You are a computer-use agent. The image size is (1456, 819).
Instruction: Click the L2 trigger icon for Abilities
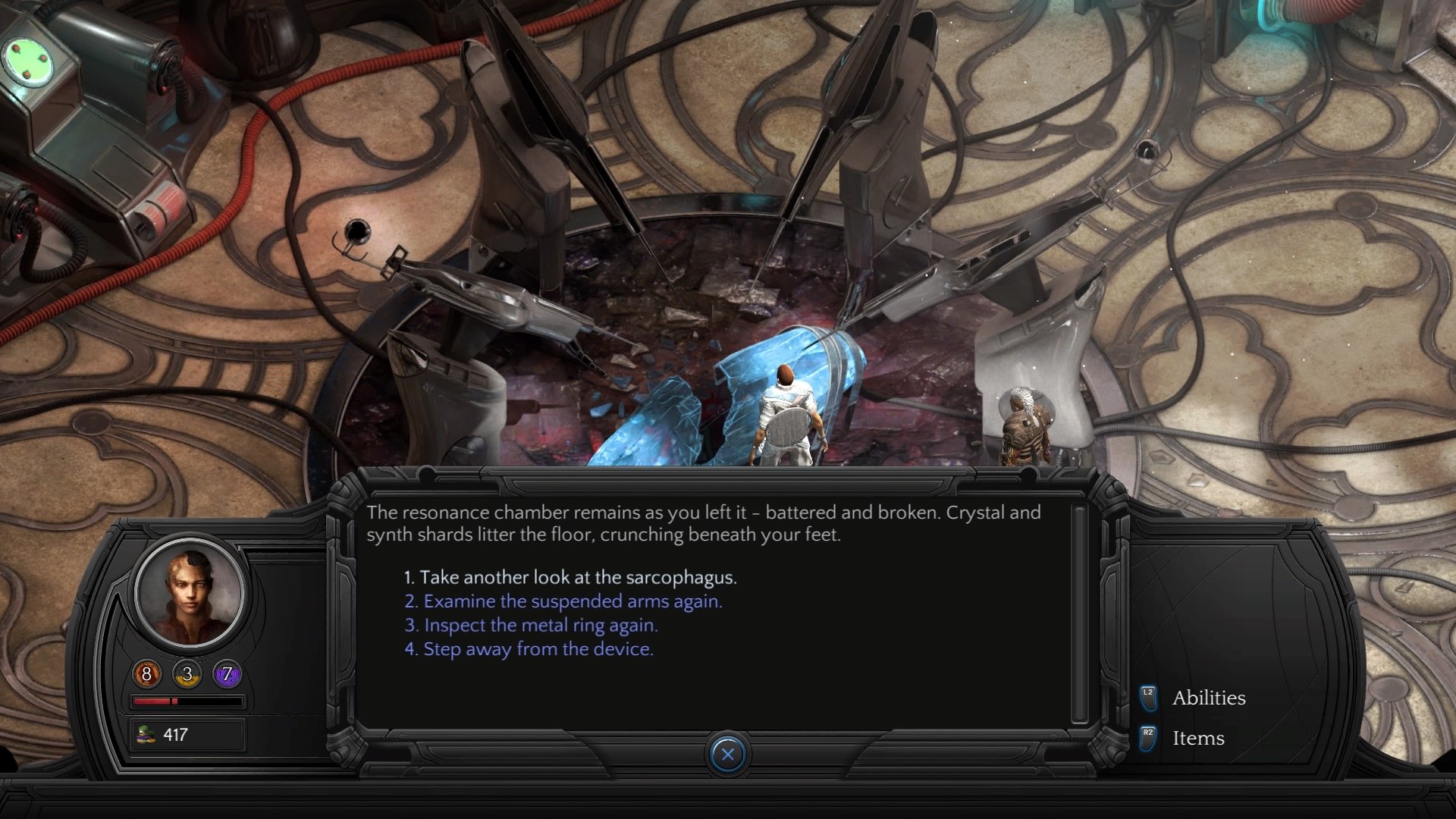[x=1147, y=698]
